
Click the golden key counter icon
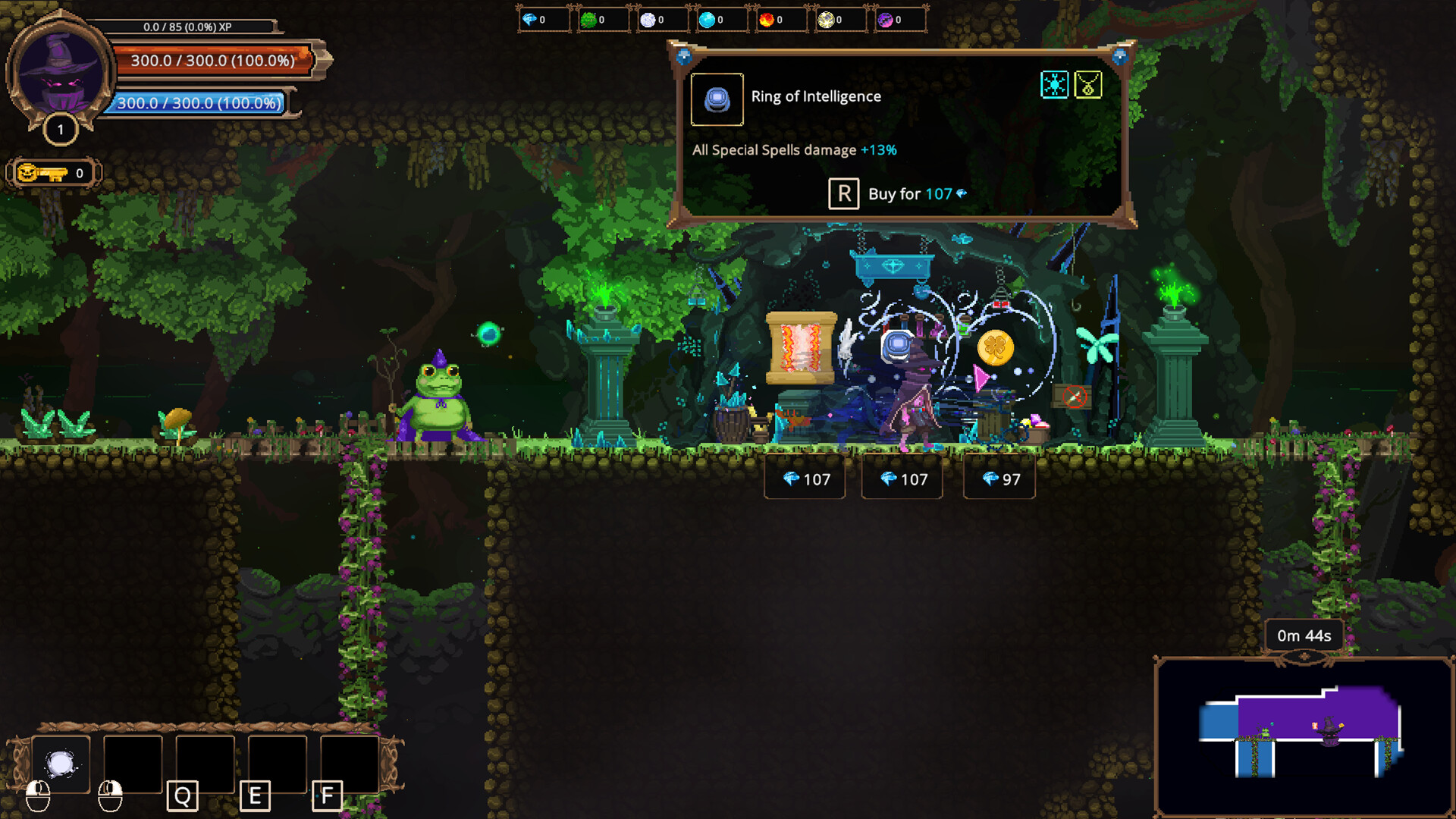42,174
